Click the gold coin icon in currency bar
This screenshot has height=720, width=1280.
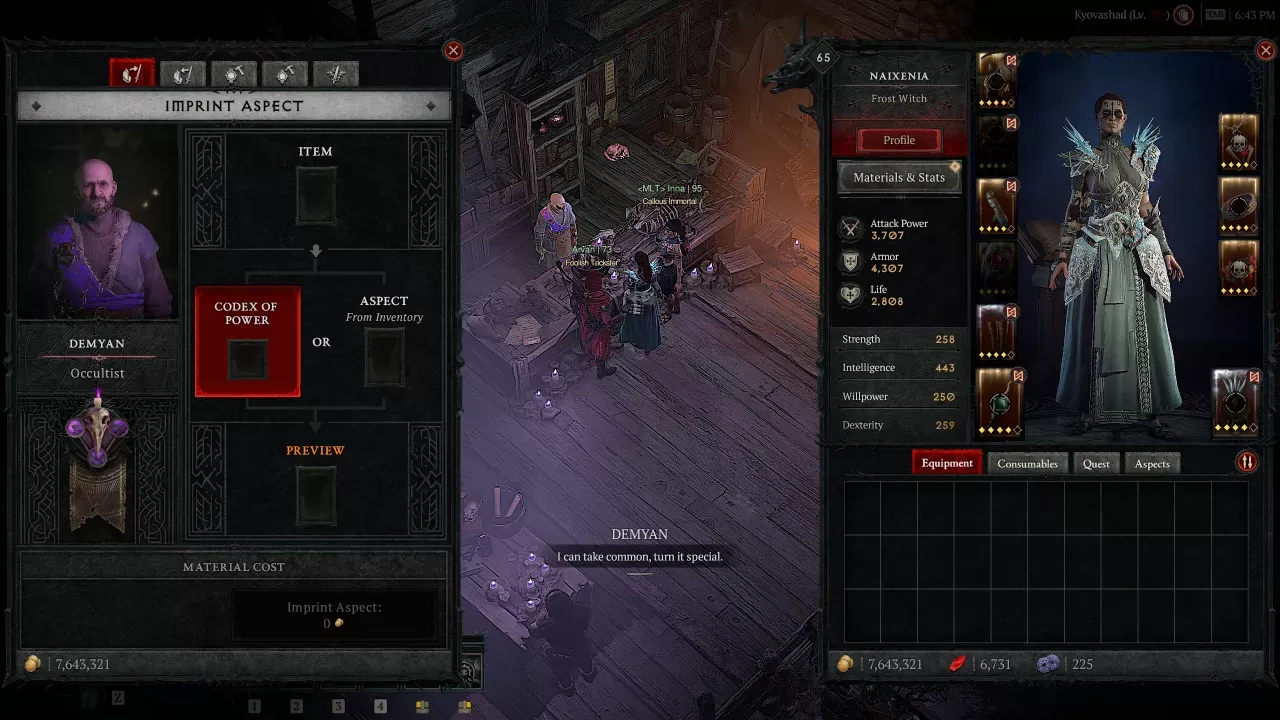(x=848, y=663)
